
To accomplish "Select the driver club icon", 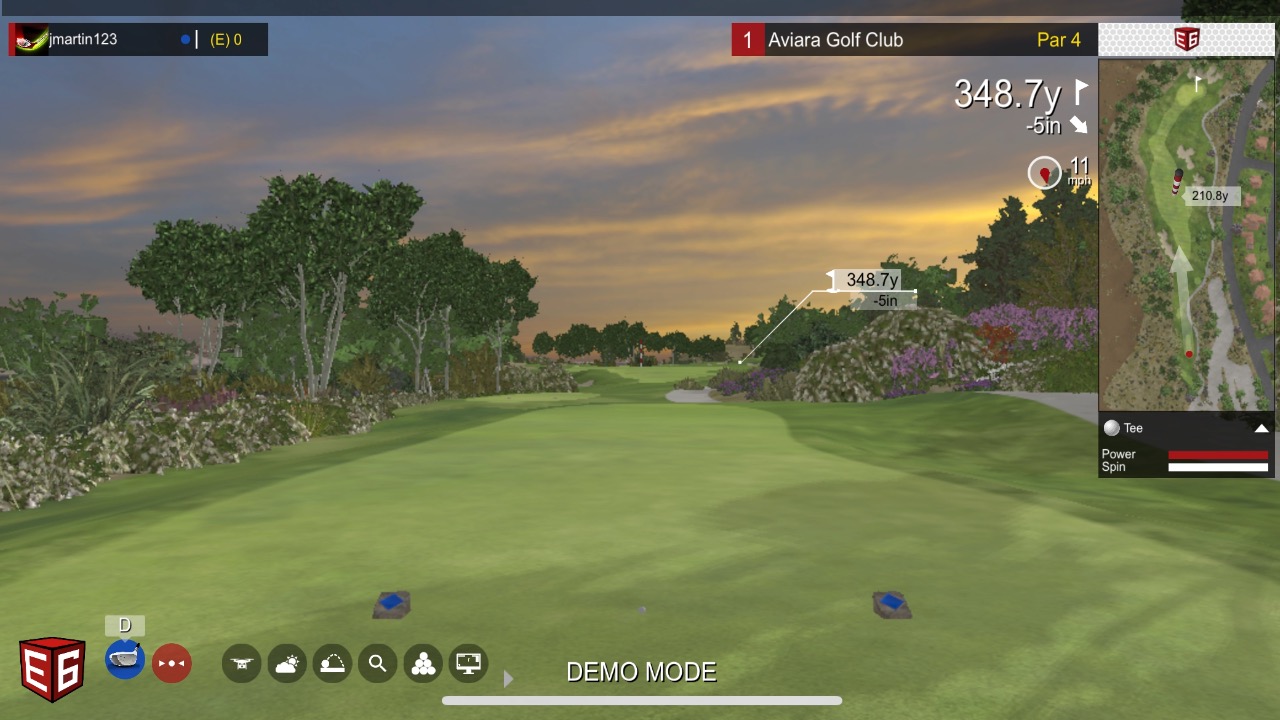I will 125,661.
